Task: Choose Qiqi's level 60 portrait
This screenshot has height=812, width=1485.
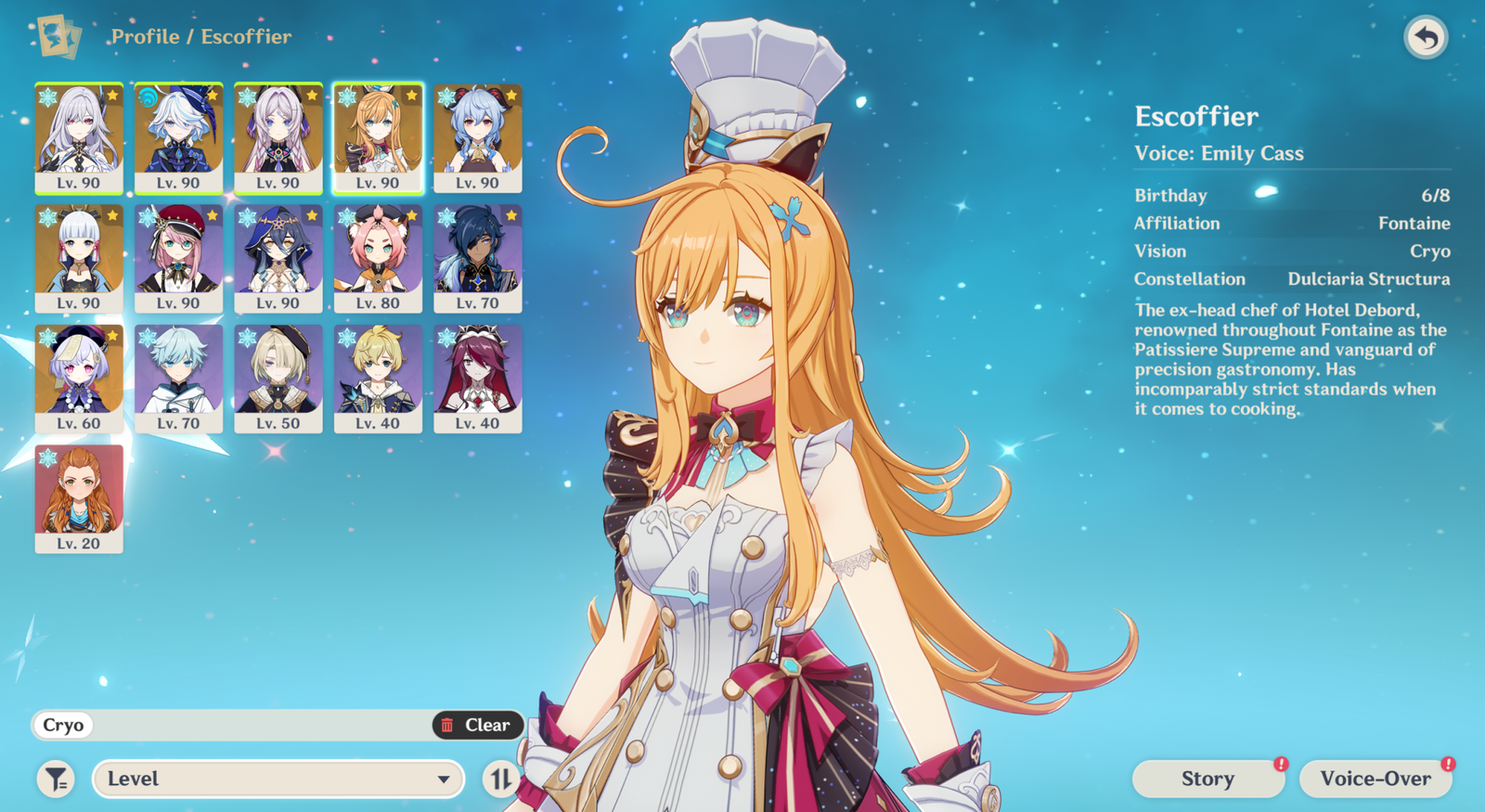Action: tap(79, 378)
